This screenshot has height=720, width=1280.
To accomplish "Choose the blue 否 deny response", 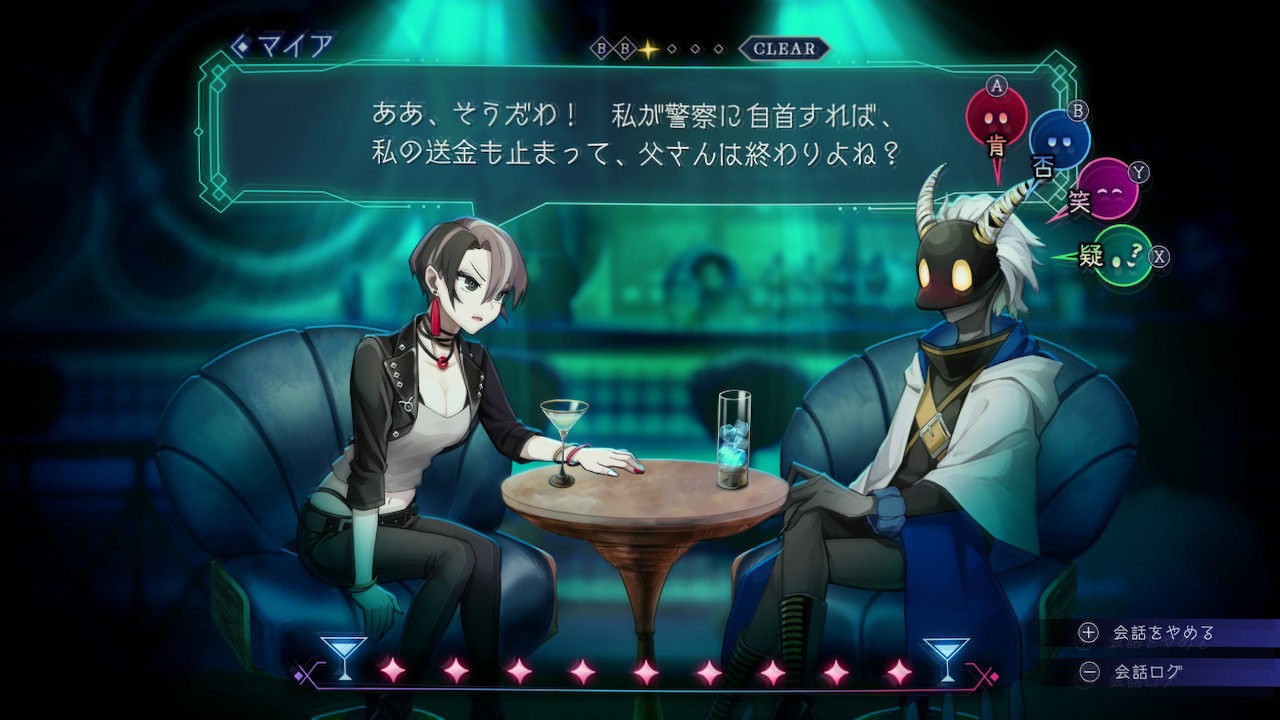I will 1059,141.
